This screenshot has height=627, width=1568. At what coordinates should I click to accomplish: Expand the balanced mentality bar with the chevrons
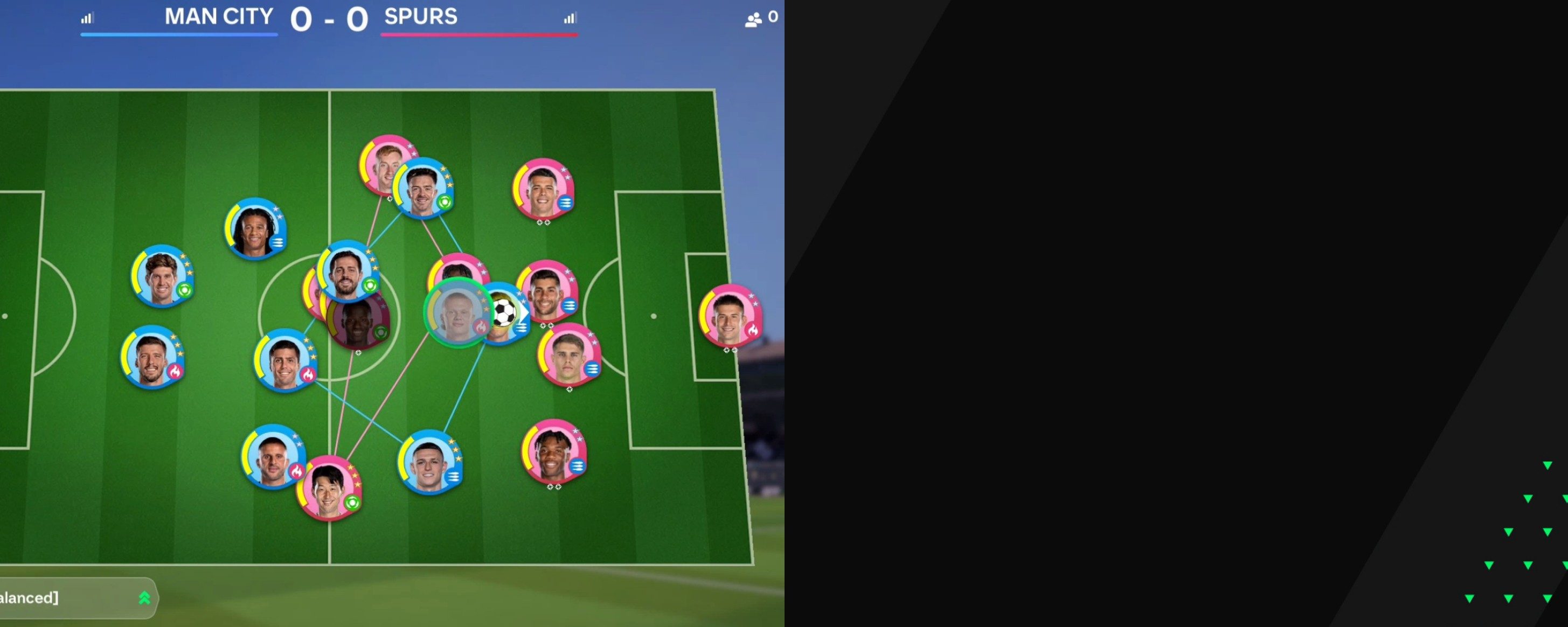coord(144,598)
